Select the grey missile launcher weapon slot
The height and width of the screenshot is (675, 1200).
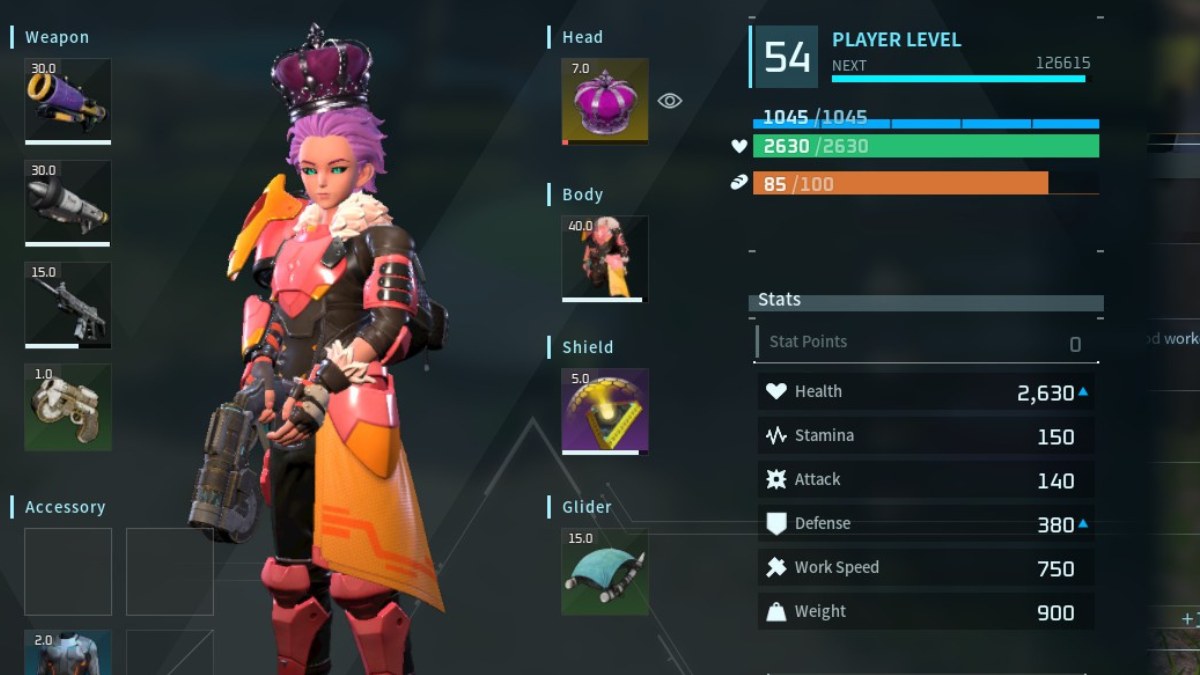pyautogui.click(x=67, y=203)
